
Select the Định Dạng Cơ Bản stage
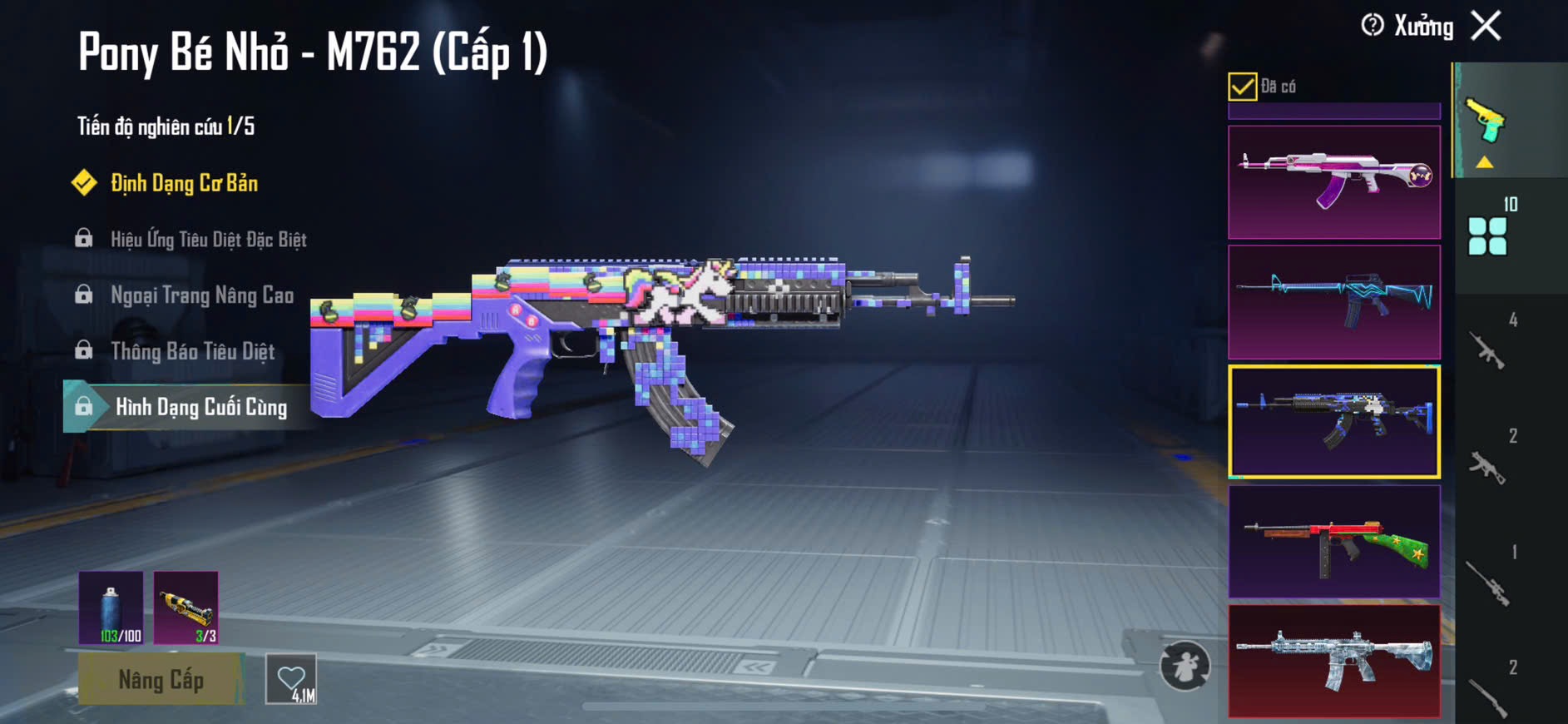tap(184, 183)
